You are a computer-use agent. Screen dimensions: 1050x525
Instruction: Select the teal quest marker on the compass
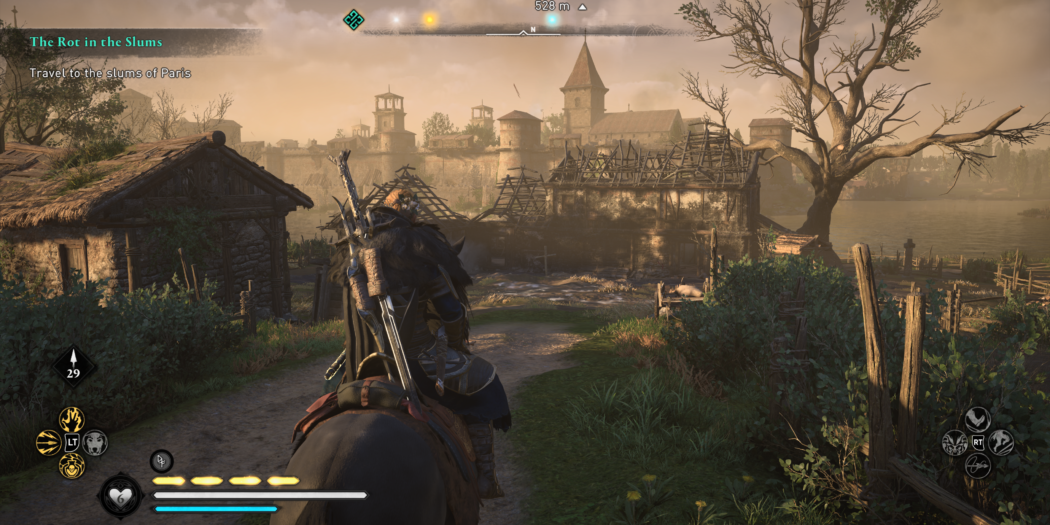click(353, 19)
